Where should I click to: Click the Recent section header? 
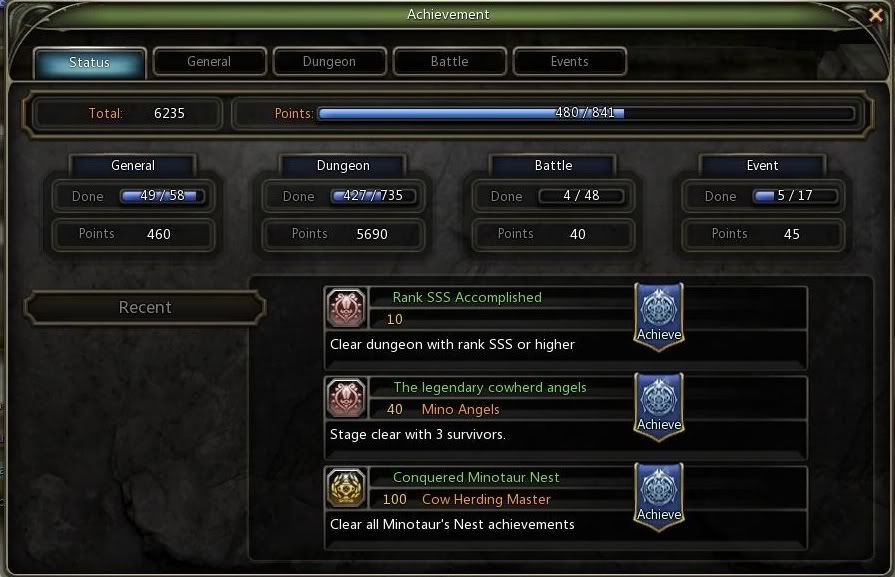[x=145, y=308]
